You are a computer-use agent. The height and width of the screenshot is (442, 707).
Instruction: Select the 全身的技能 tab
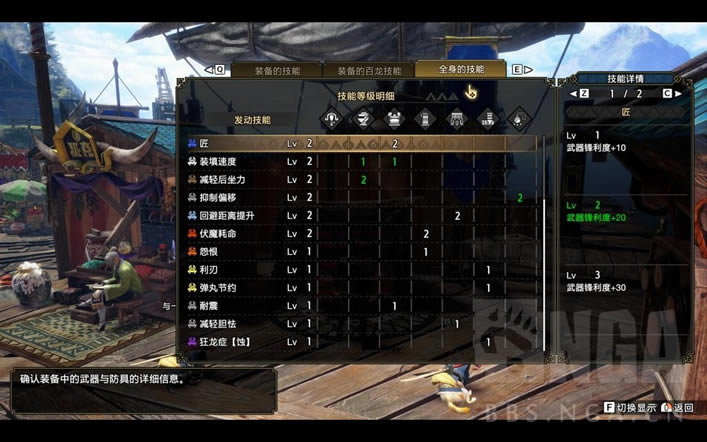tap(461, 69)
